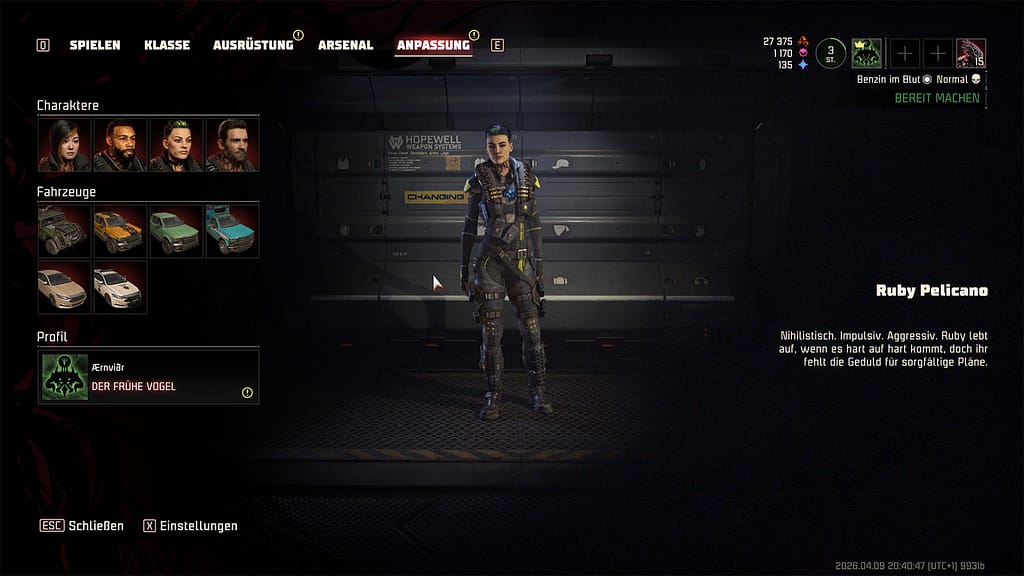Choose the woman with black bob hair
Viewport: 1024px width, 576px height.
[x=65, y=145]
